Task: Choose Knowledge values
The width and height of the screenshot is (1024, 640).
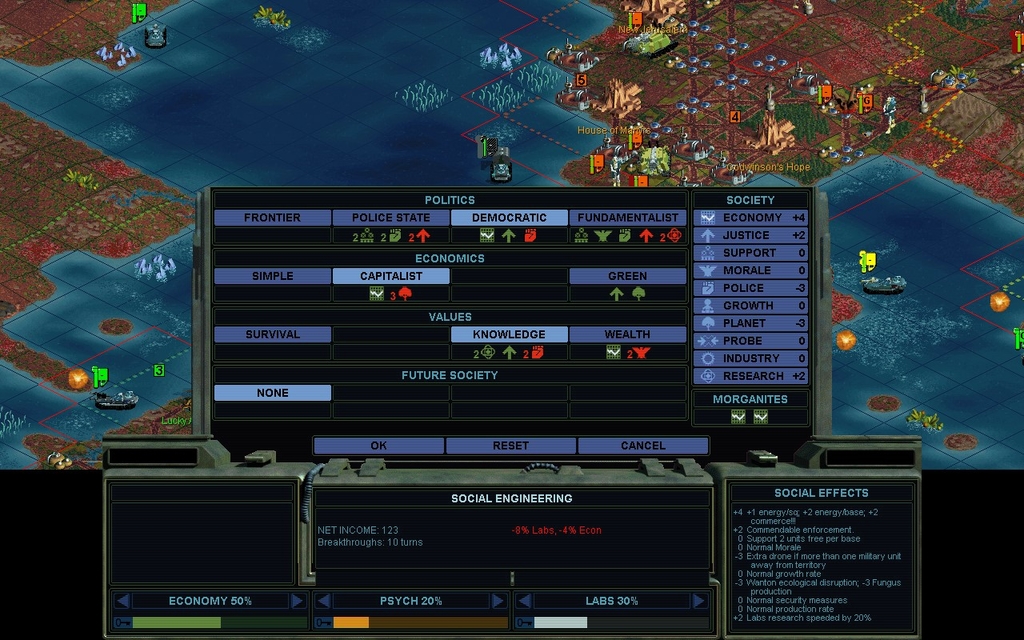Action: click(x=509, y=335)
